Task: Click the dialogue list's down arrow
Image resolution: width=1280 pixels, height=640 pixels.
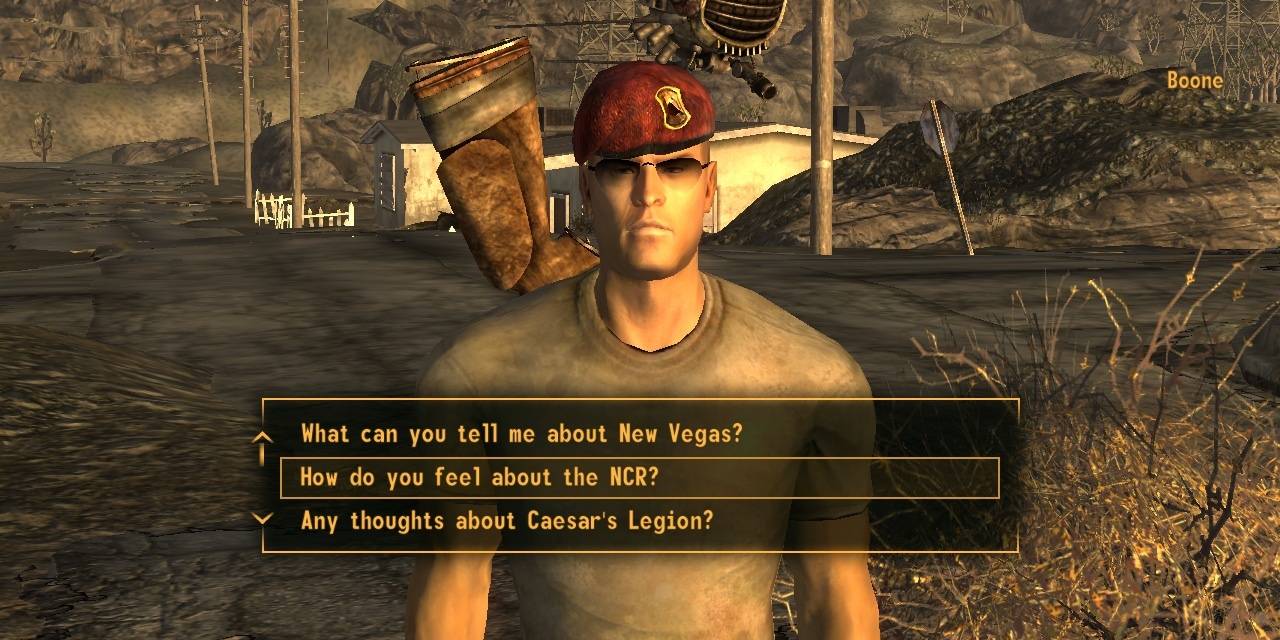Action: [x=262, y=518]
